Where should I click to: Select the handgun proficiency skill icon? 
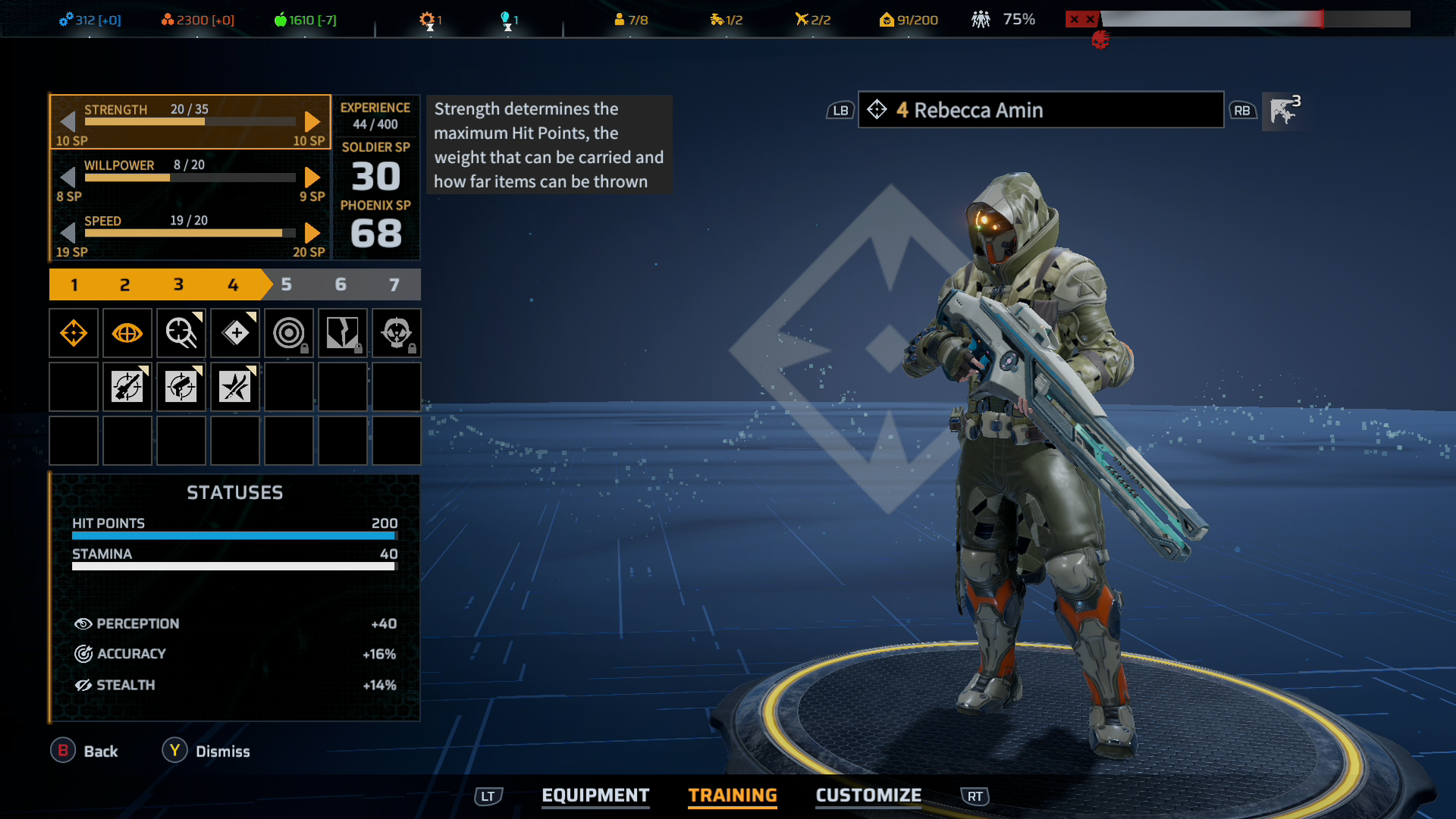(x=180, y=387)
